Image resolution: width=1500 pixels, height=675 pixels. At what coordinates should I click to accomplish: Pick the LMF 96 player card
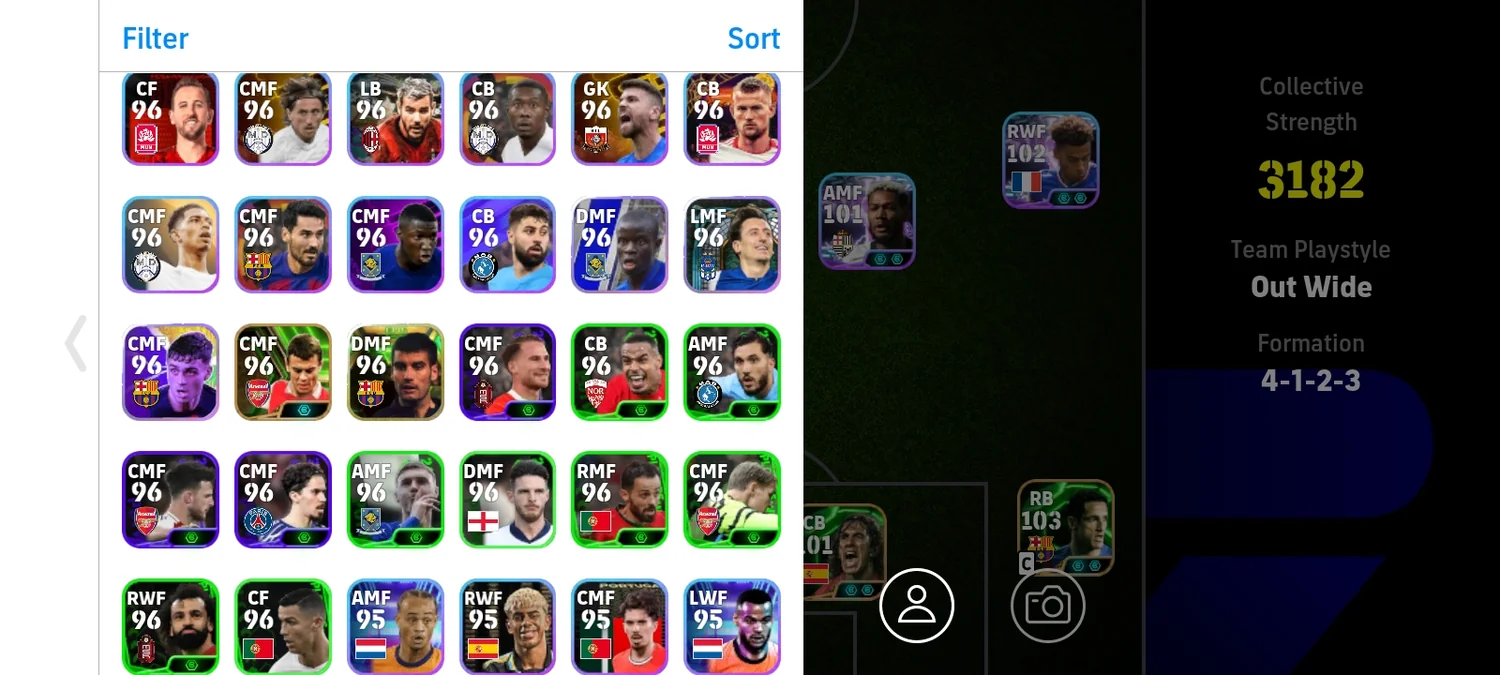pyautogui.click(x=732, y=244)
